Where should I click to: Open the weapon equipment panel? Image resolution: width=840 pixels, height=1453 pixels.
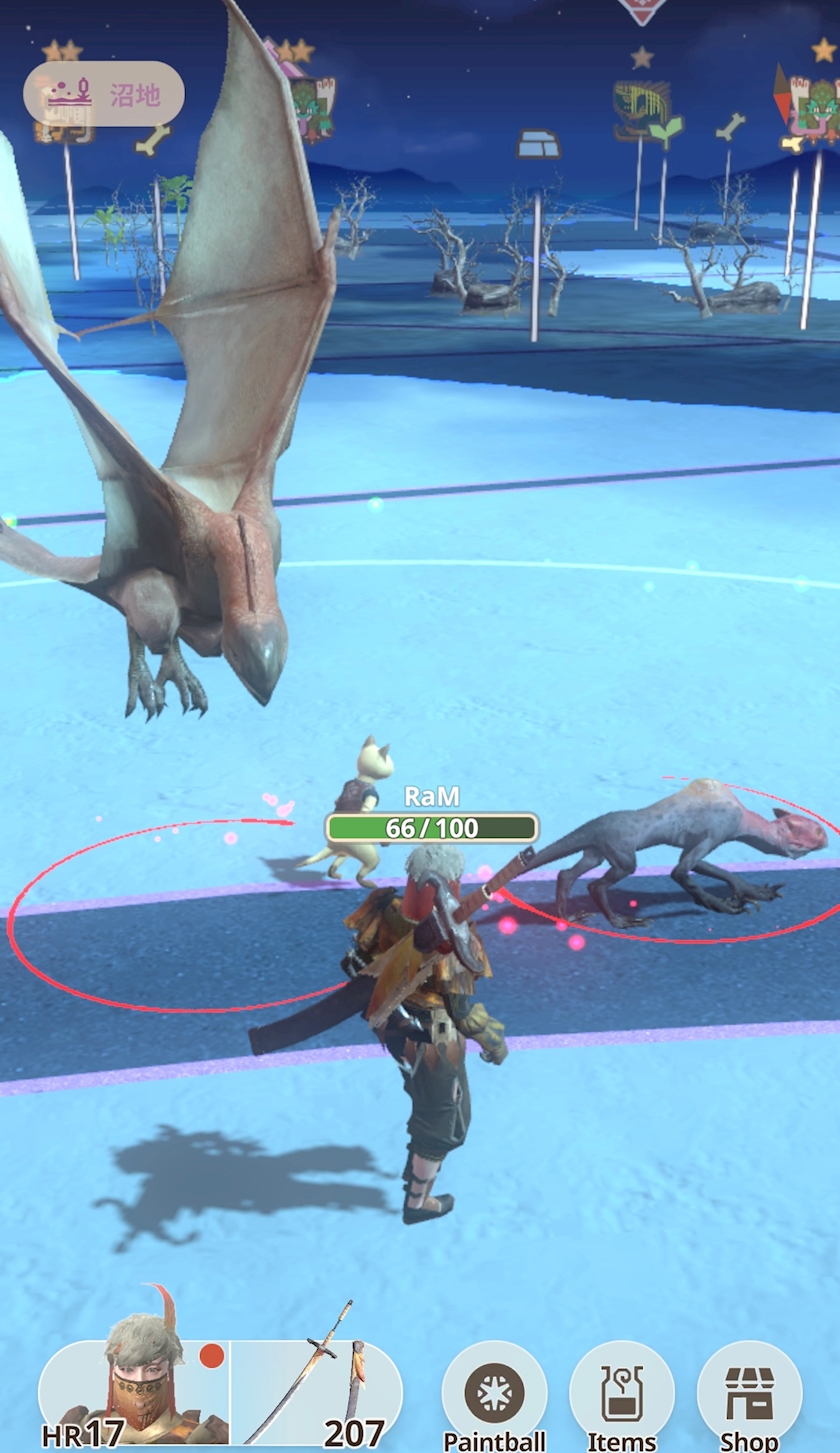point(316,1392)
